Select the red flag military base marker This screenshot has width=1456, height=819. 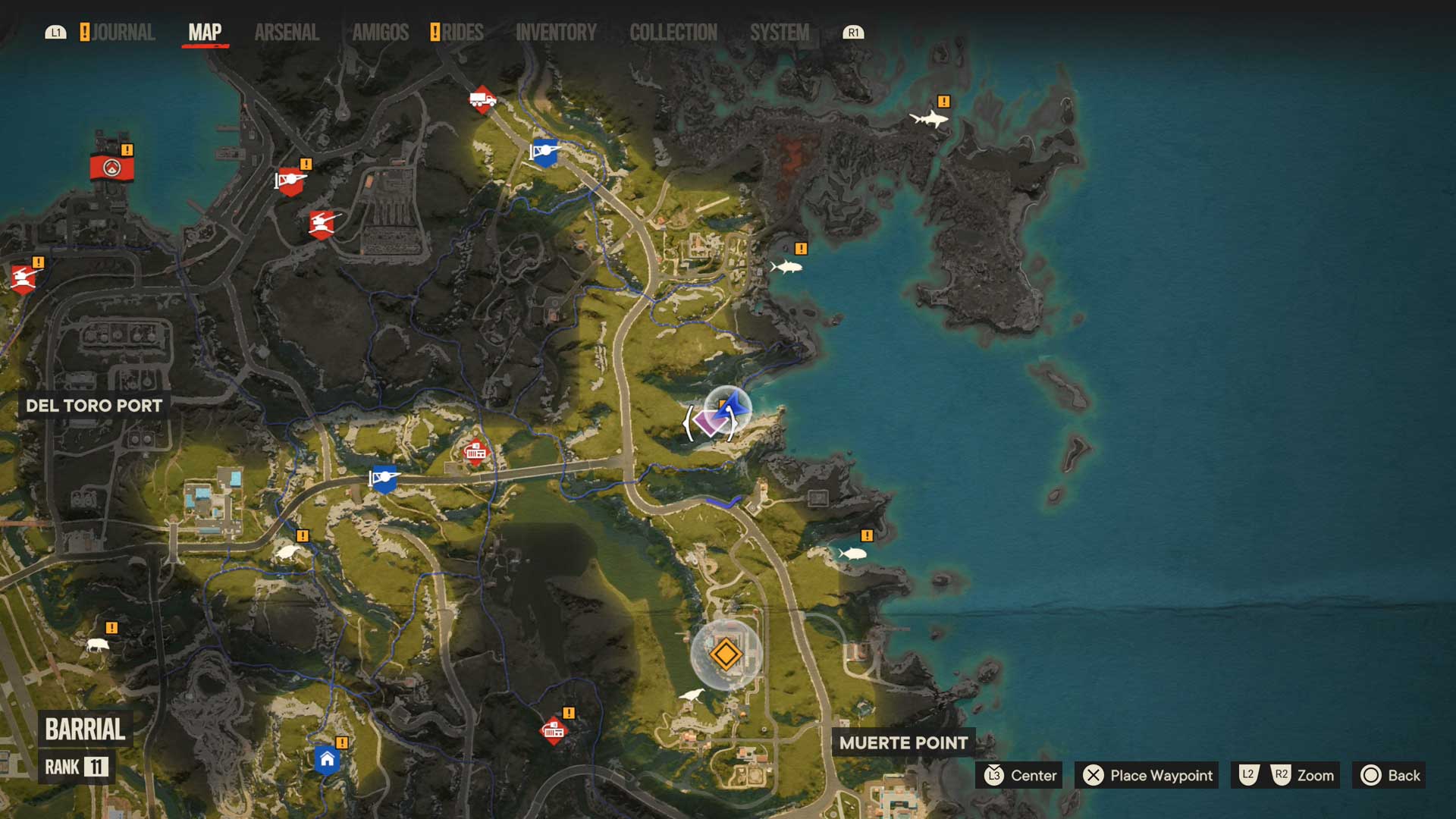112,168
